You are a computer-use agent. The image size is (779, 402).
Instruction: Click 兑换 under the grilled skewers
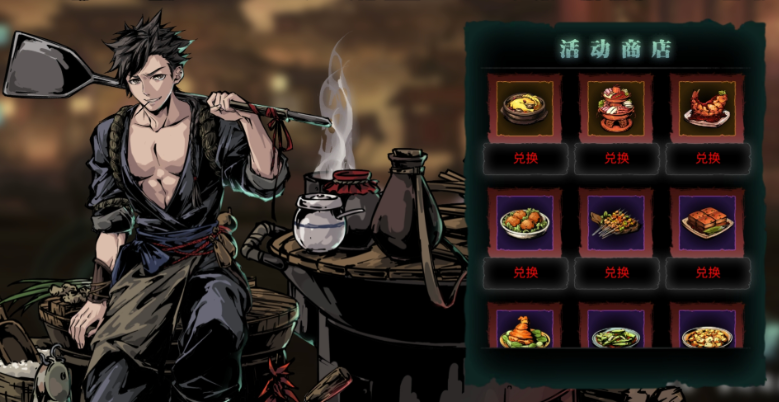point(616,272)
